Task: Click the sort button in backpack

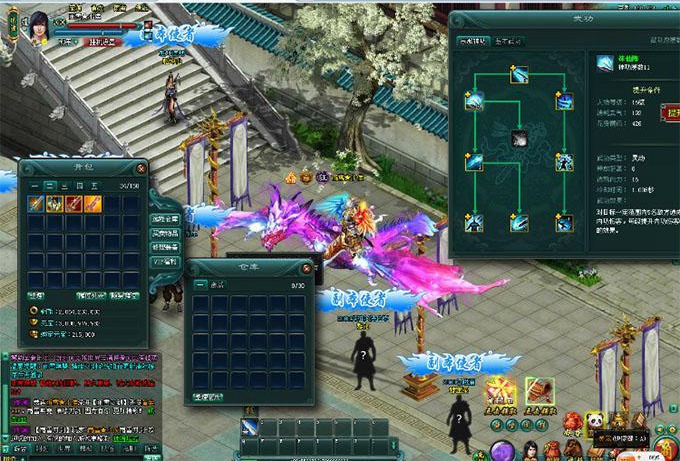Action: point(36,295)
